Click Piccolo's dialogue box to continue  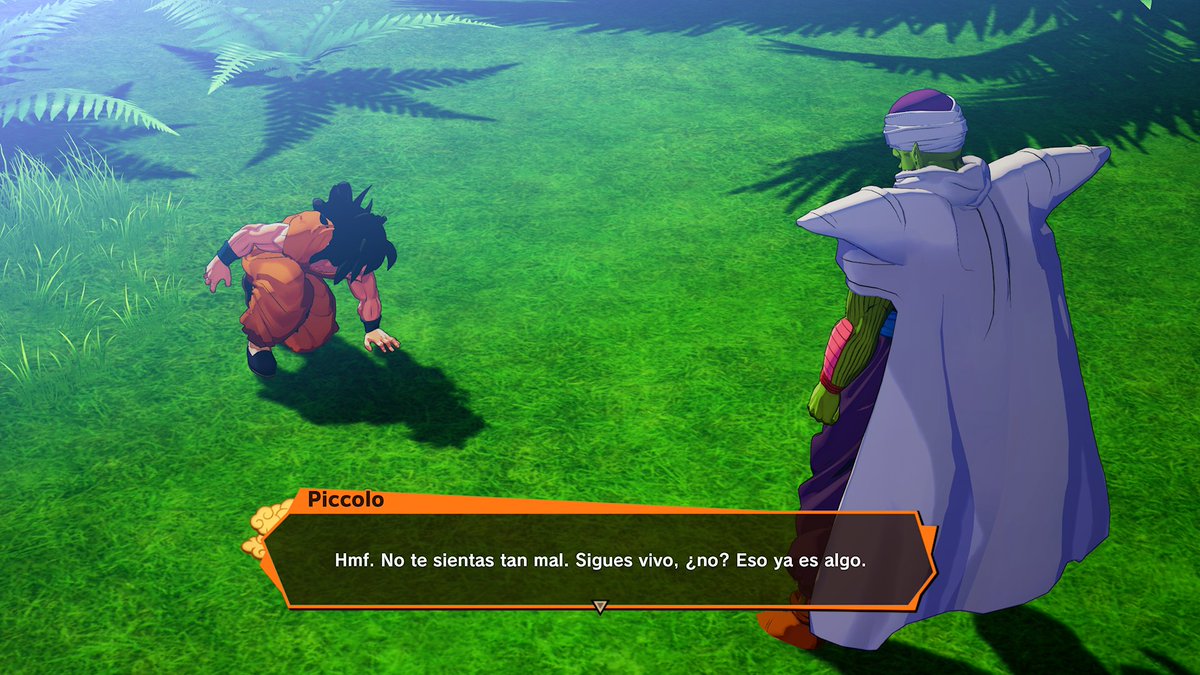(600, 560)
